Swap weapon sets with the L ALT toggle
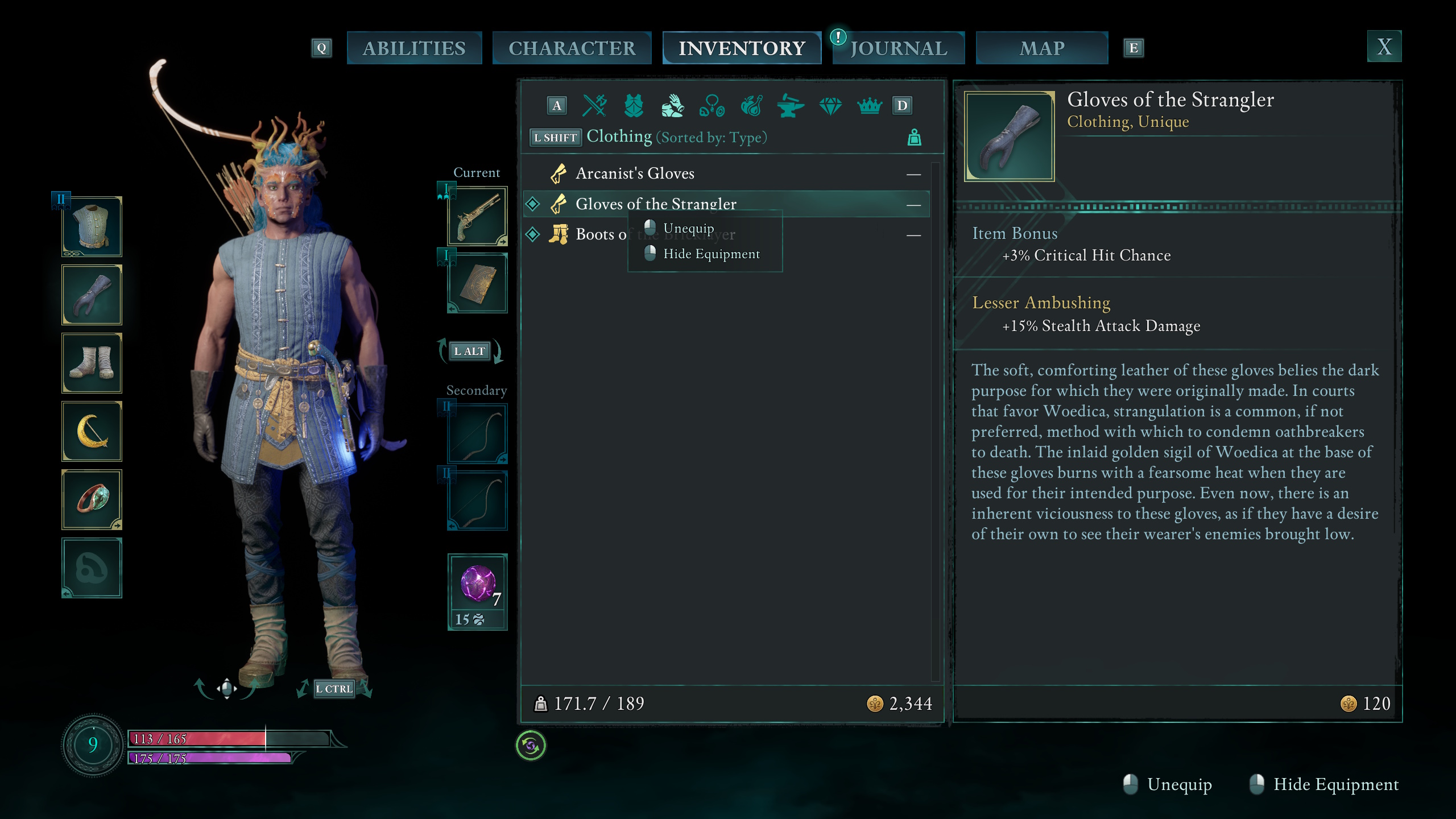This screenshot has height=819, width=1456. [470, 351]
